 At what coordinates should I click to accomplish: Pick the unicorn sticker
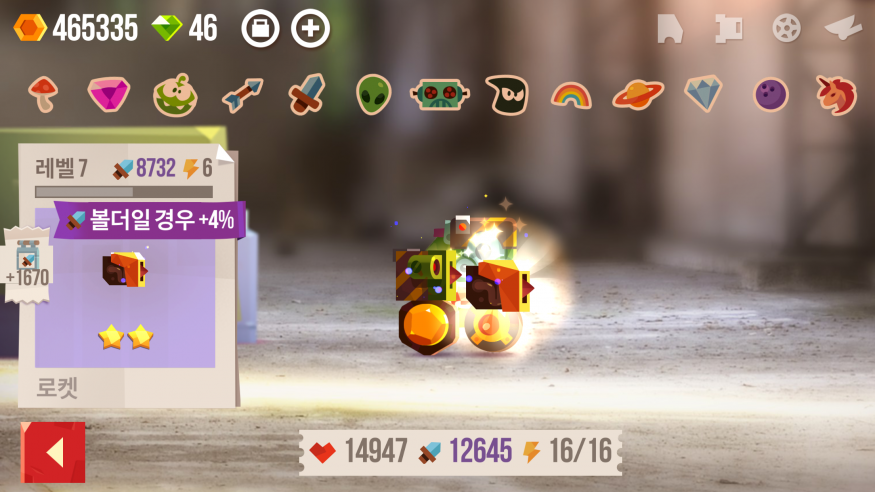click(836, 94)
